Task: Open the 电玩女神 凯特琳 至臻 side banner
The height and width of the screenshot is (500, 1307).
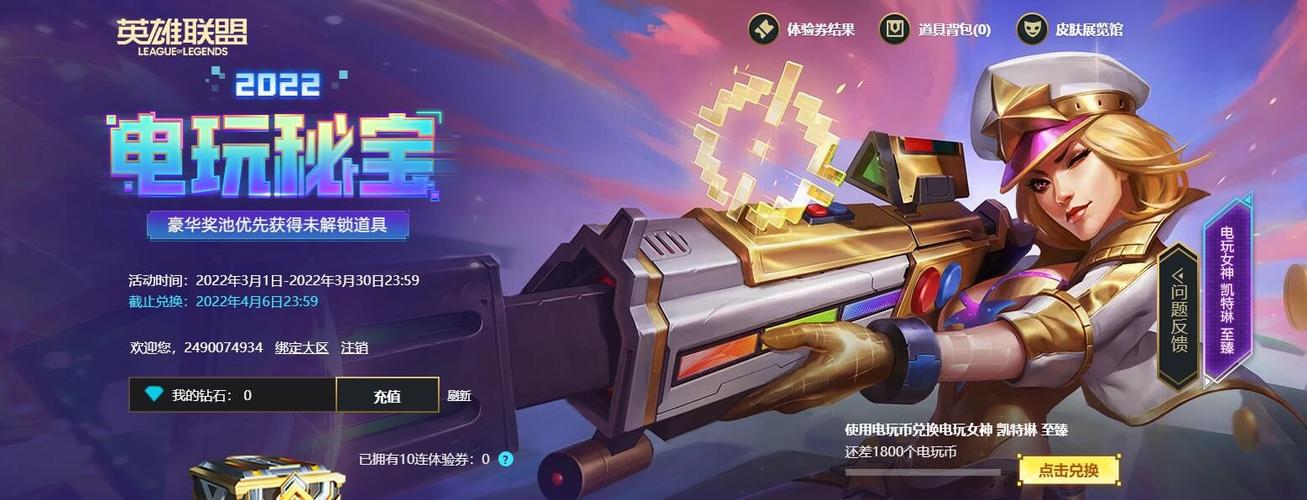Action: pos(1227,288)
